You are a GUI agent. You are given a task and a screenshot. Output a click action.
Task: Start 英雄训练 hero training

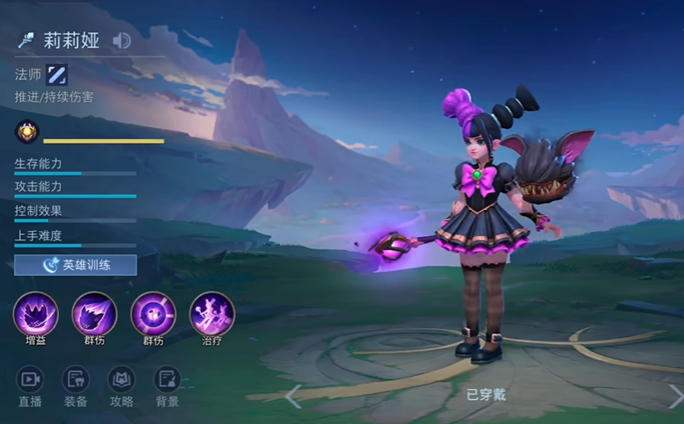75,265
